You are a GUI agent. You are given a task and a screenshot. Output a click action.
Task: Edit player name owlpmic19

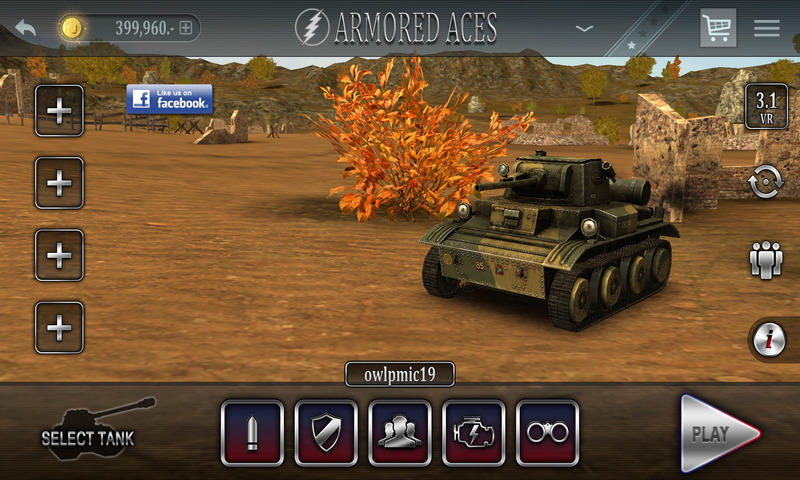pos(400,374)
